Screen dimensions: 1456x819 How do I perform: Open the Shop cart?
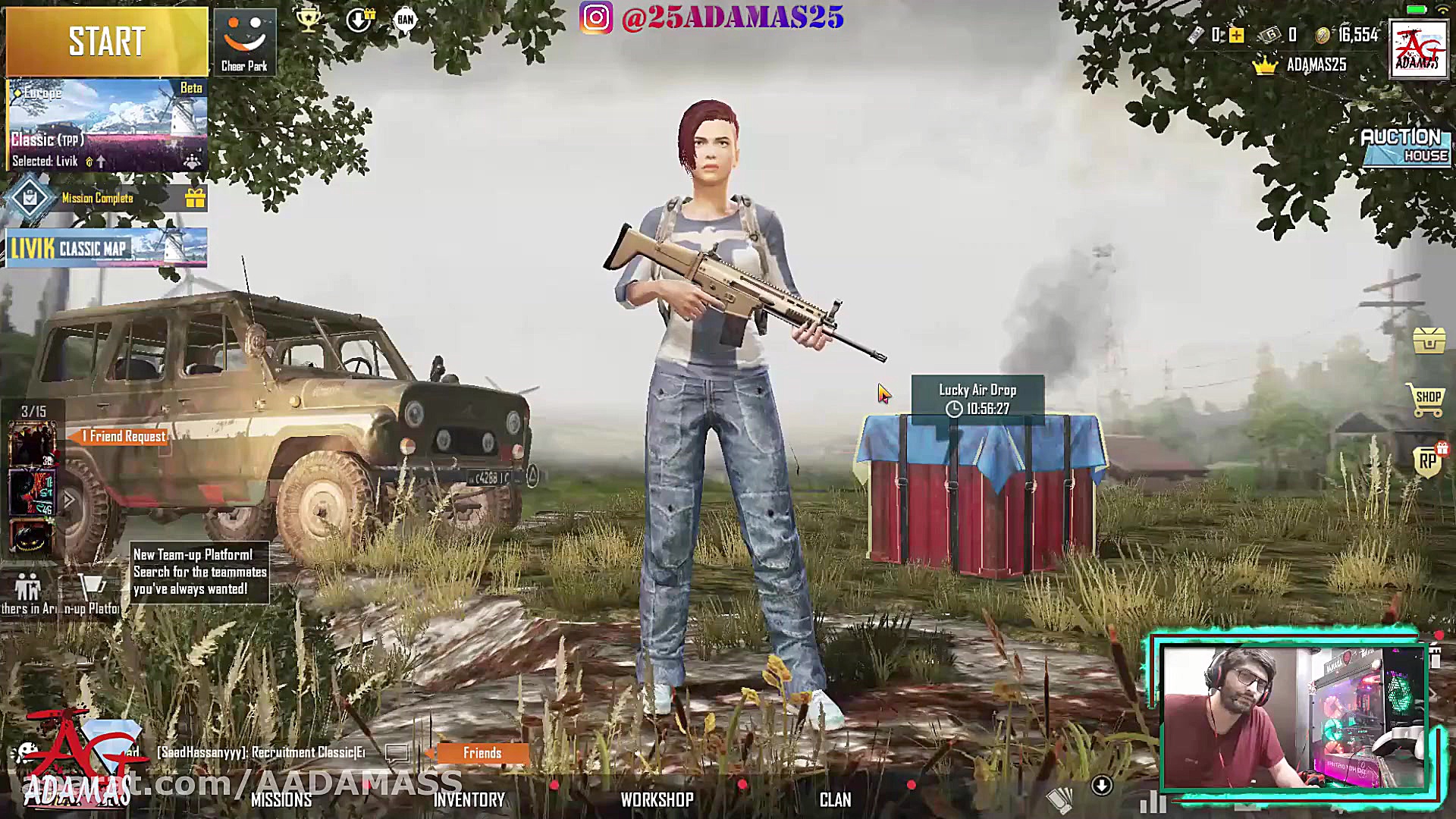click(x=1426, y=399)
